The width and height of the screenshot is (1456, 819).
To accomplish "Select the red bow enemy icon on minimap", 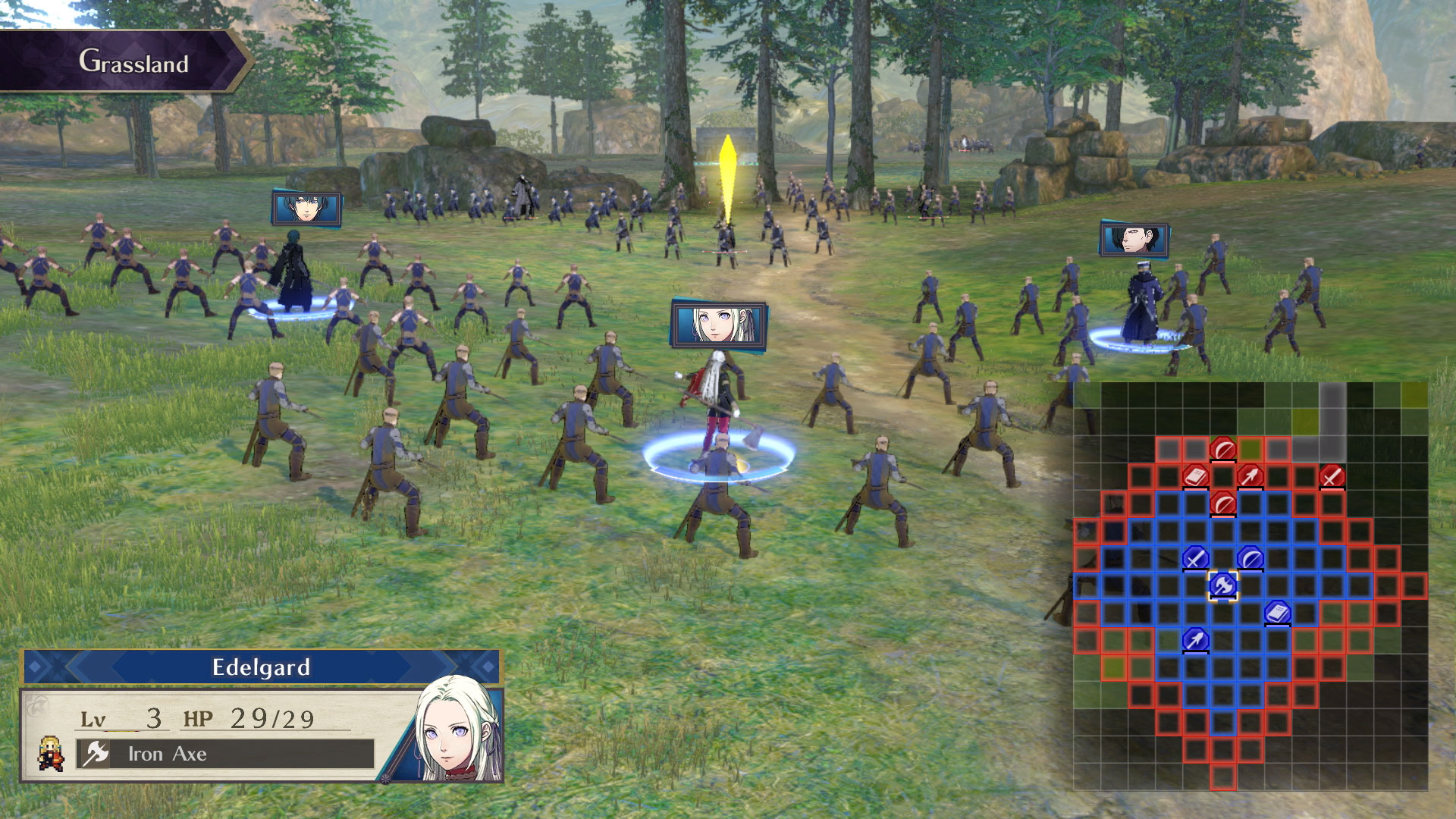I will click(1222, 447).
